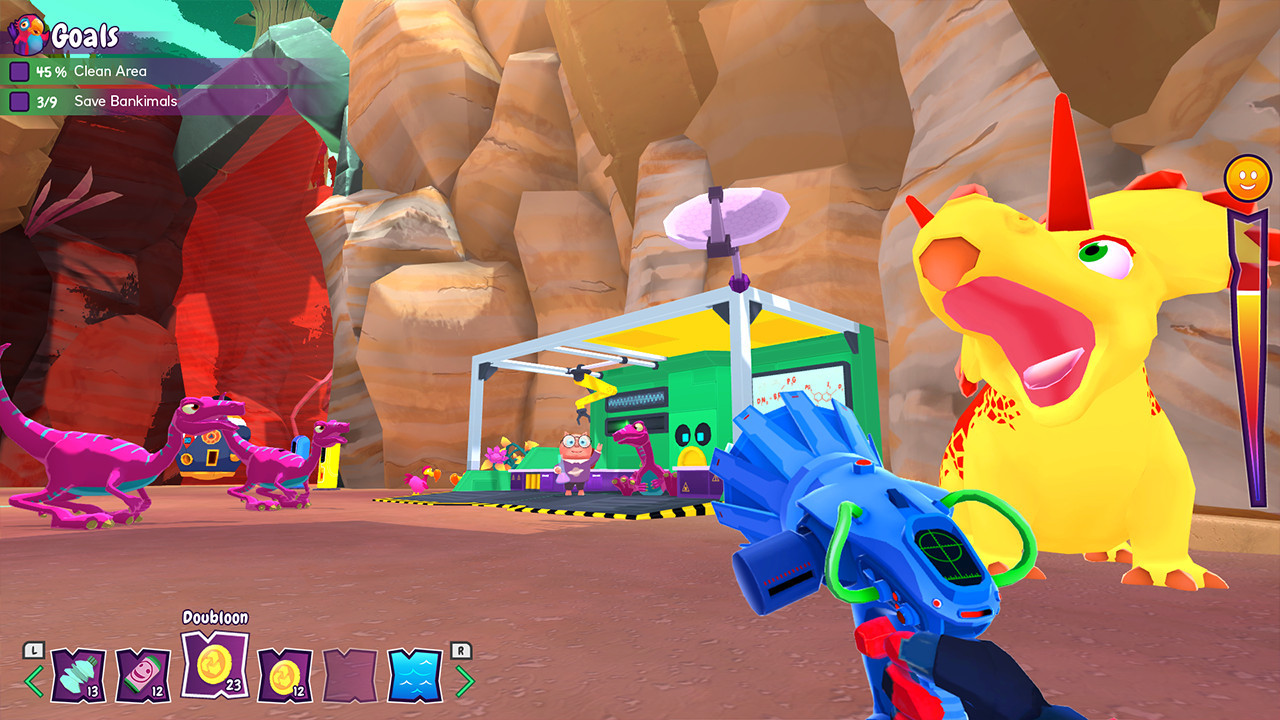Select the soda can ammo slot
The width and height of the screenshot is (1280, 720).
coord(142,675)
